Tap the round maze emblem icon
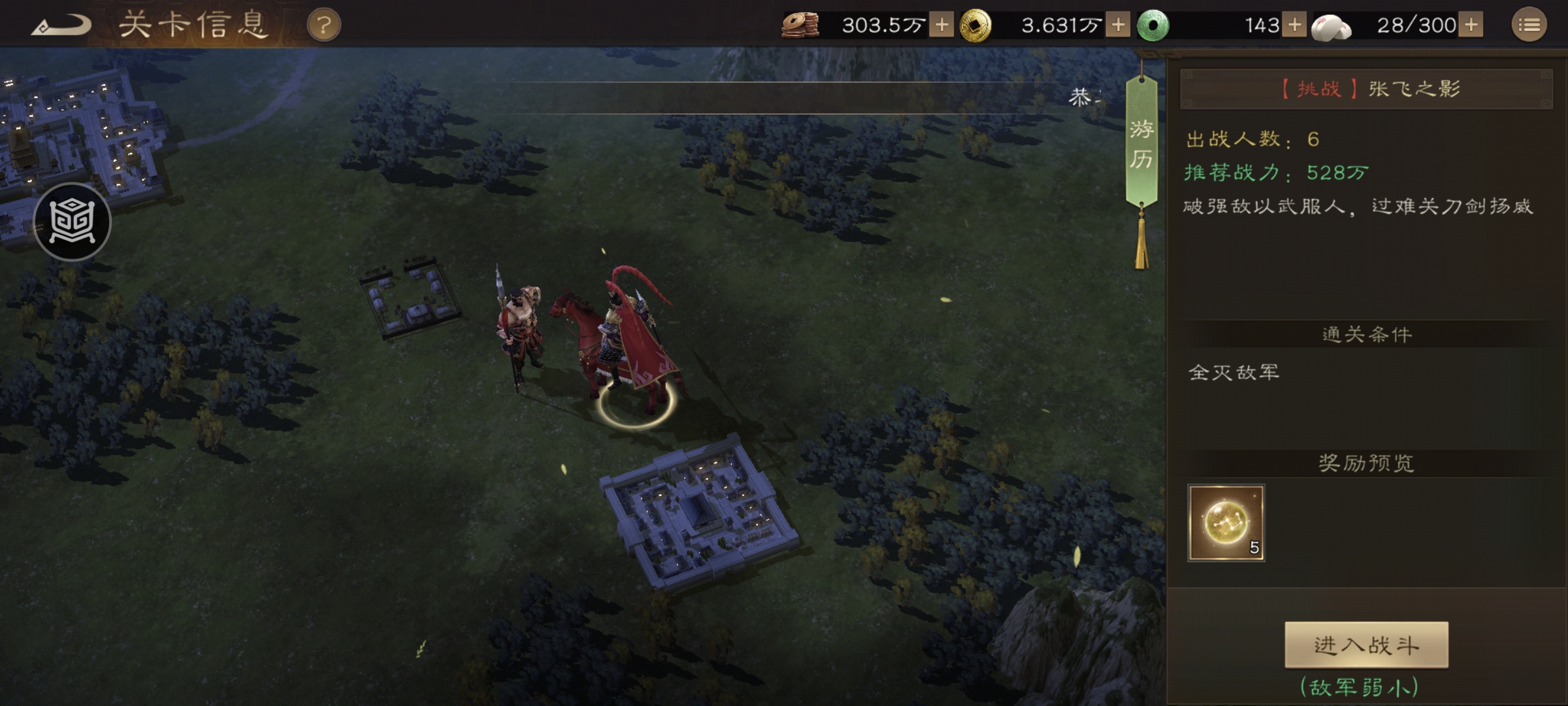Screen dimensions: 1568x706 (x=72, y=222)
